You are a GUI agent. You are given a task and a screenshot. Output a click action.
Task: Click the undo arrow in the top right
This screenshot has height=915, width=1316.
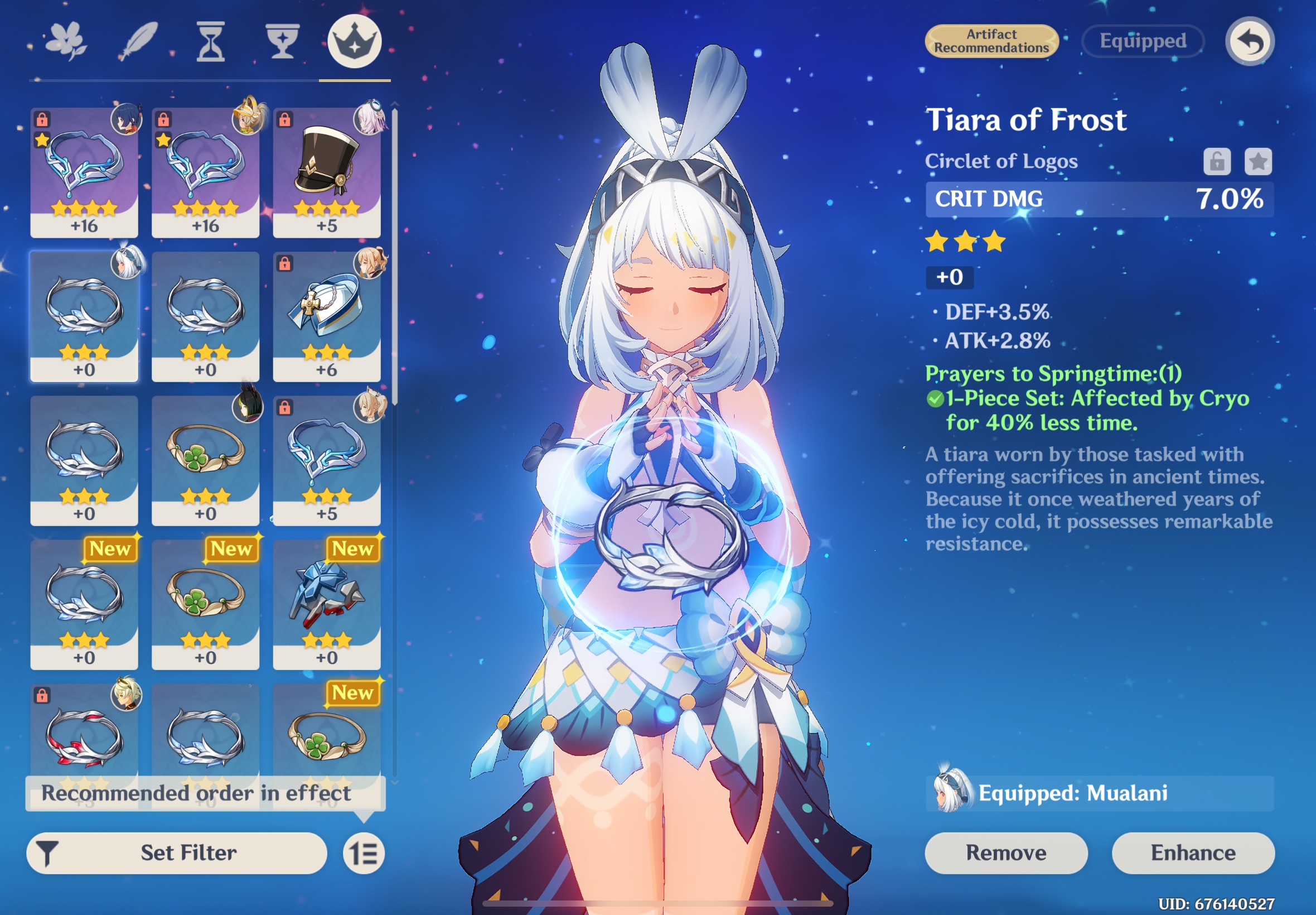click(x=1251, y=40)
